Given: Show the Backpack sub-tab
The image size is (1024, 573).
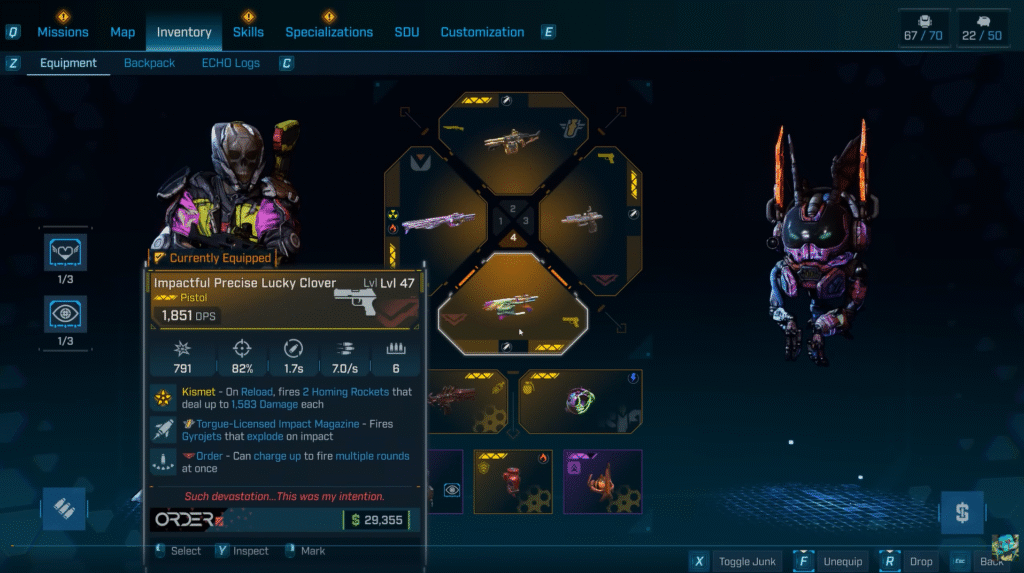Looking at the screenshot, I should (x=149, y=63).
